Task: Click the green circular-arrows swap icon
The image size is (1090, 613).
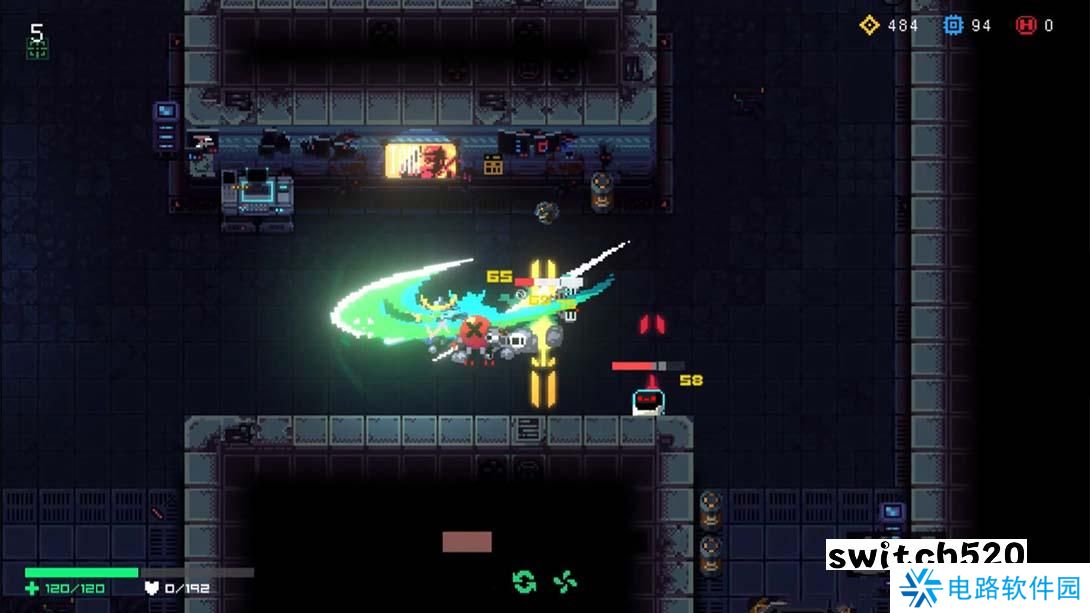Action: (x=523, y=580)
